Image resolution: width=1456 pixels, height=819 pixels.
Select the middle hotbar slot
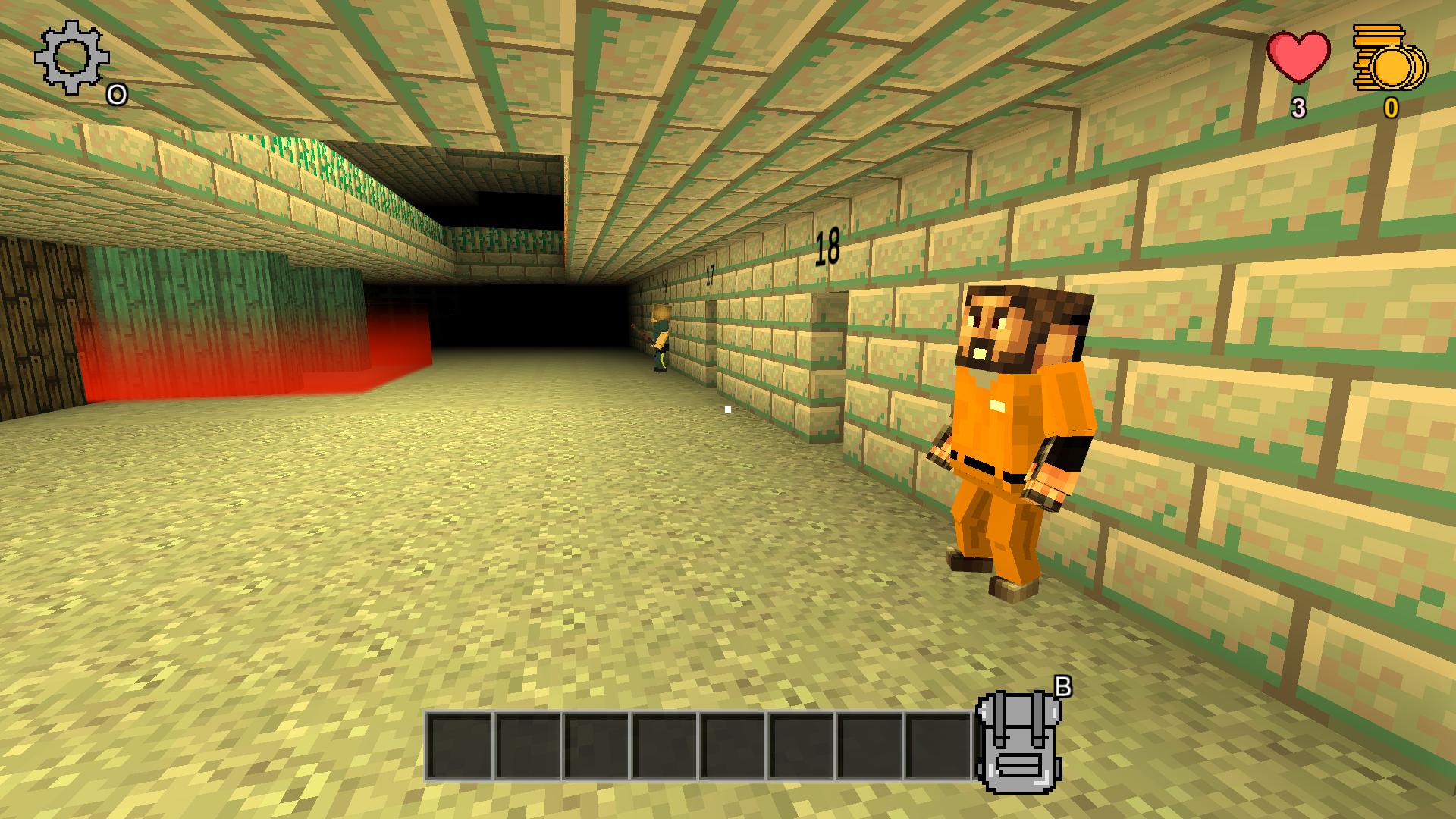coord(732,747)
